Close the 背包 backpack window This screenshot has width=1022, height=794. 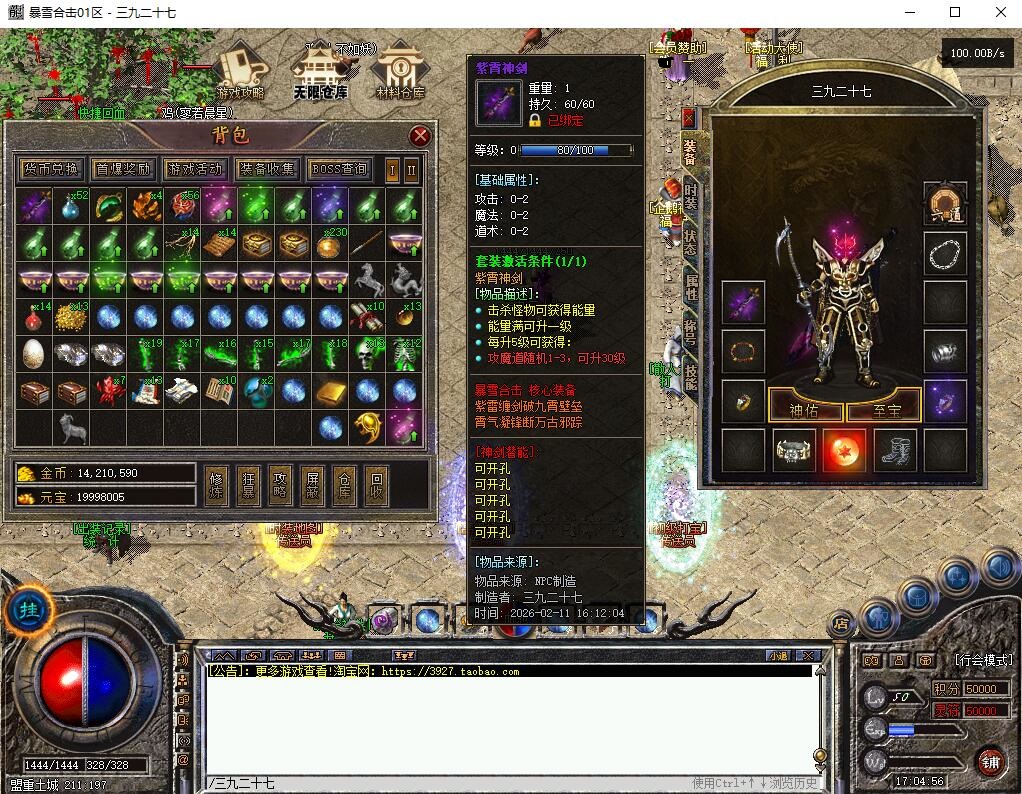pyautogui.click(x=420, y=136)
